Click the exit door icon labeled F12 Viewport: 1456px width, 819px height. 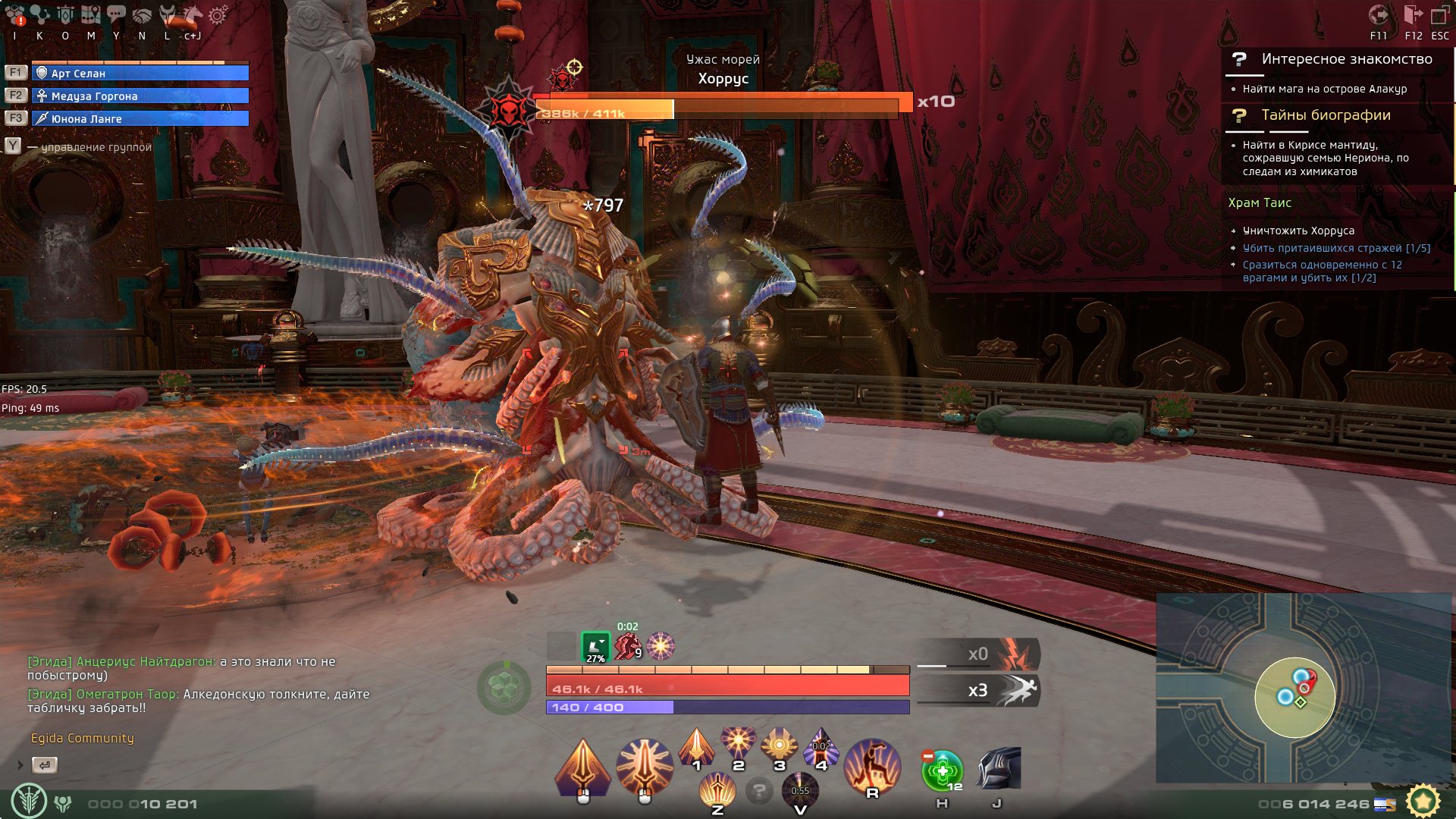point(1413,15)
